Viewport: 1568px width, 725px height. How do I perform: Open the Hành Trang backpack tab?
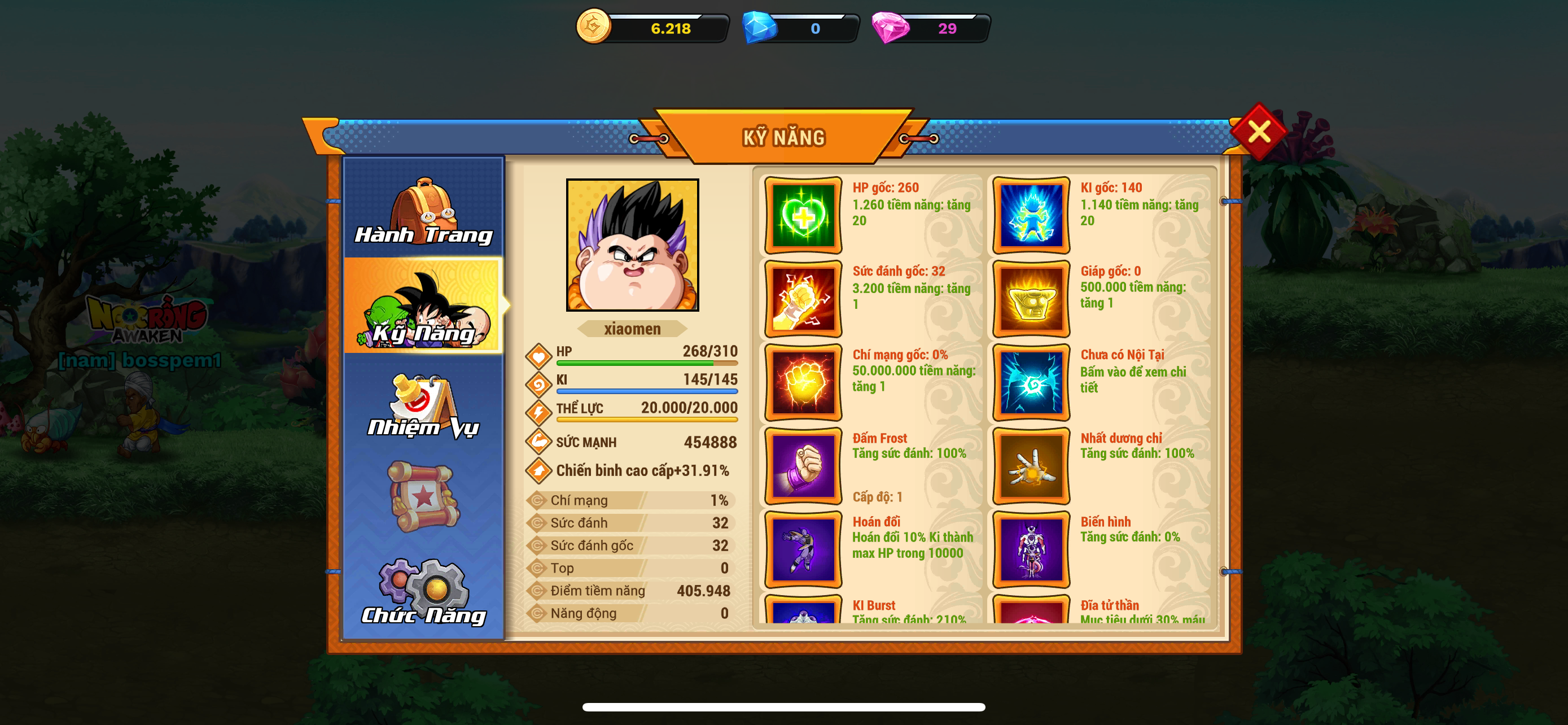point(424,209)
